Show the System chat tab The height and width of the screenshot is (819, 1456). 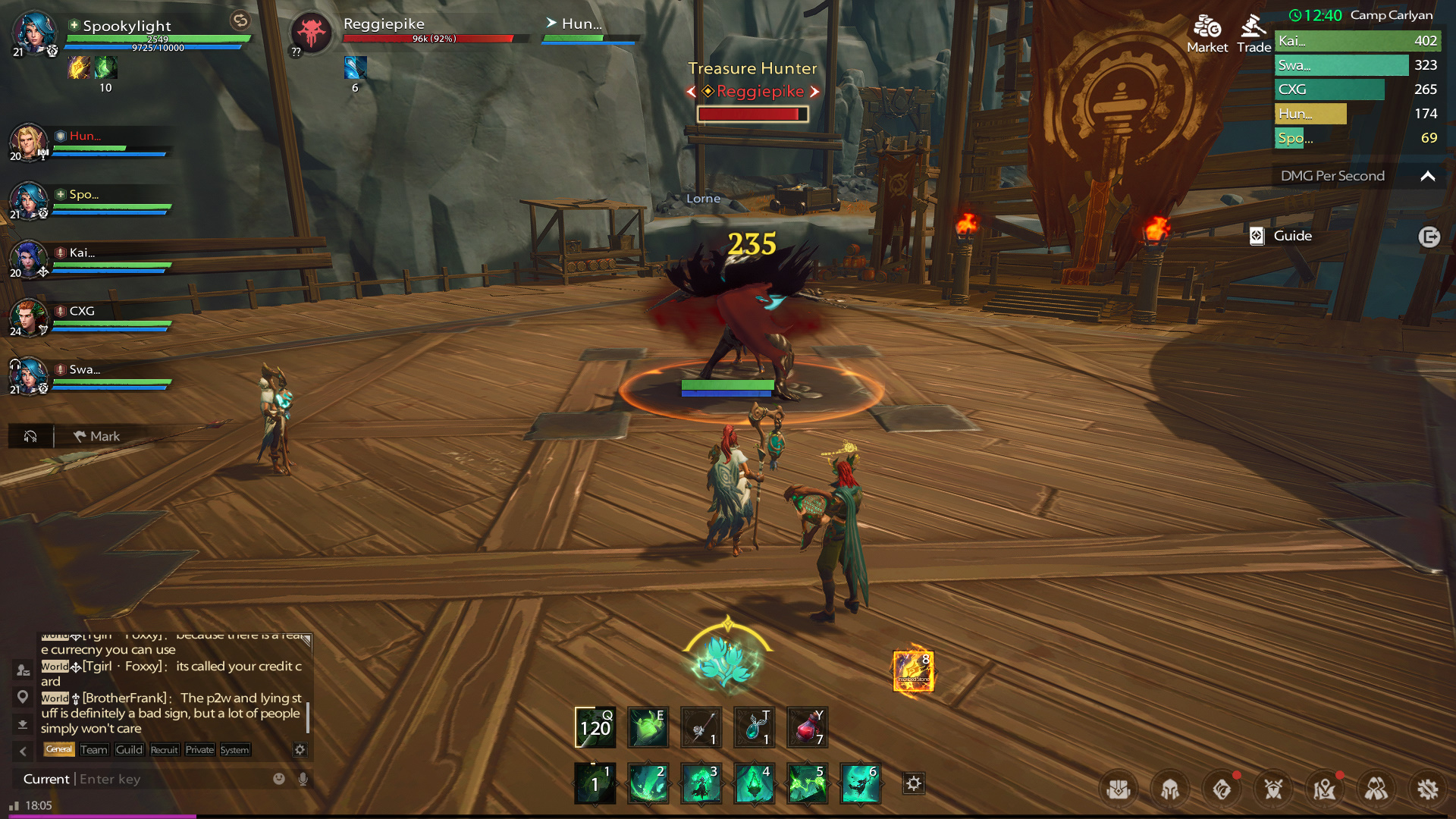tap(234, 750)
